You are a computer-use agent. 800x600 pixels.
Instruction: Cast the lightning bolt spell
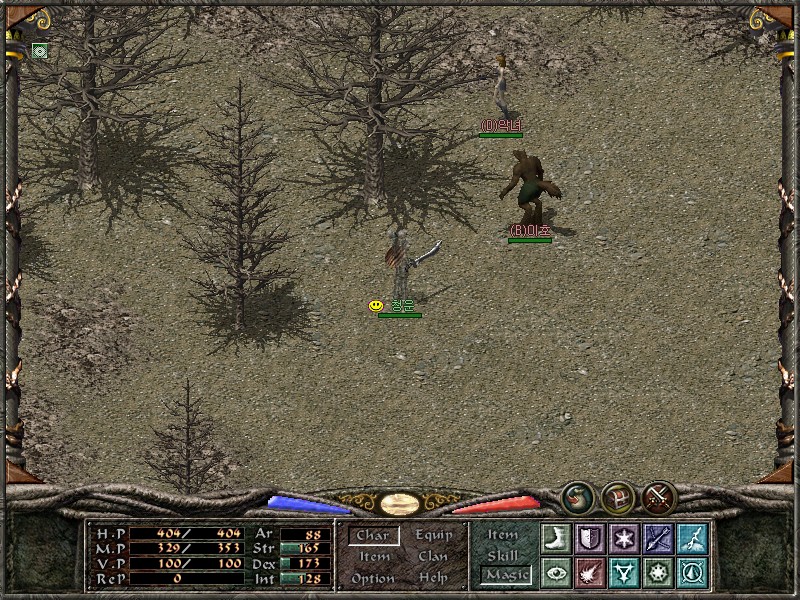pos(692,538)
